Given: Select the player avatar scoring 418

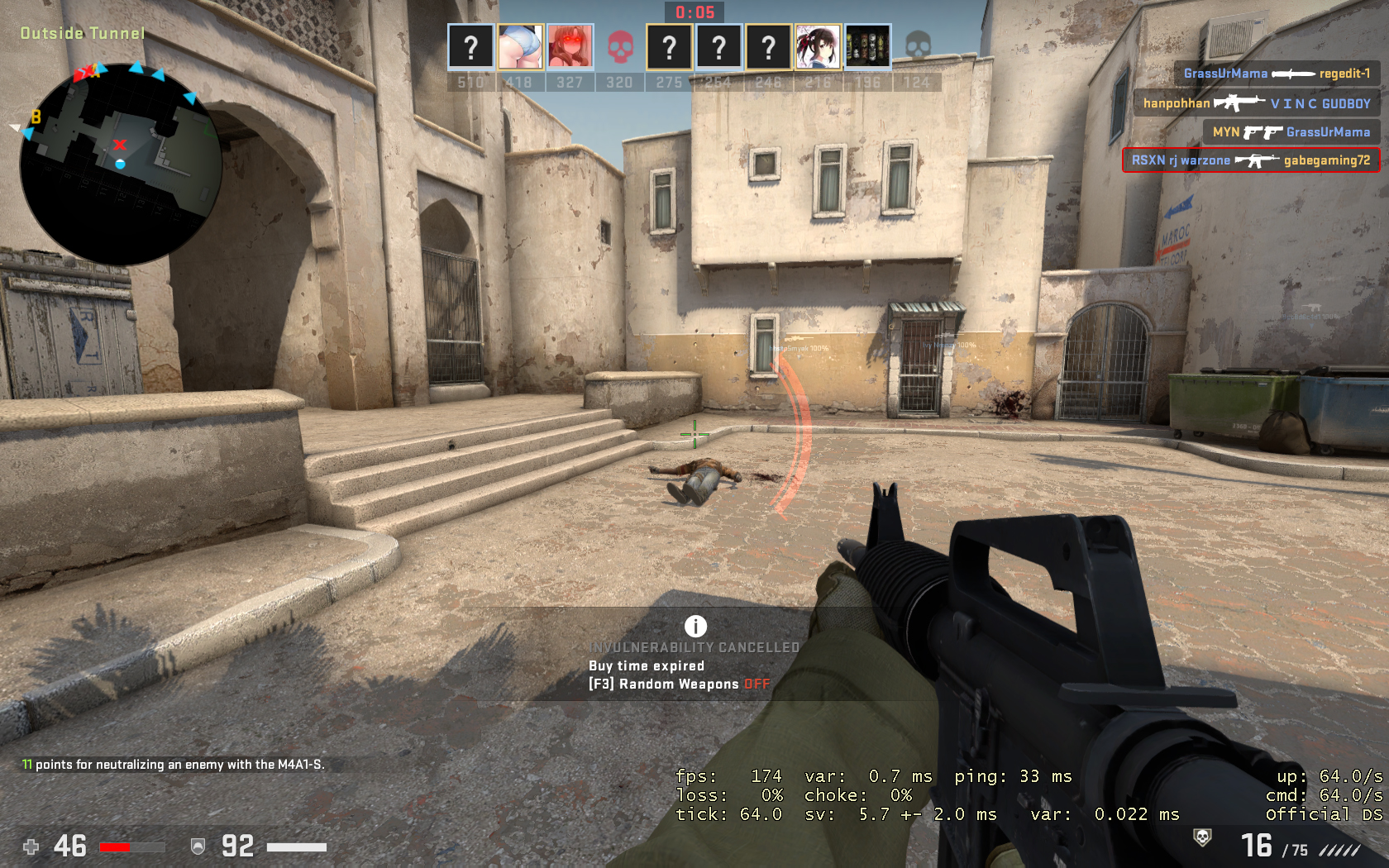Looking at the screenshot, I should (x=520, y=47).
